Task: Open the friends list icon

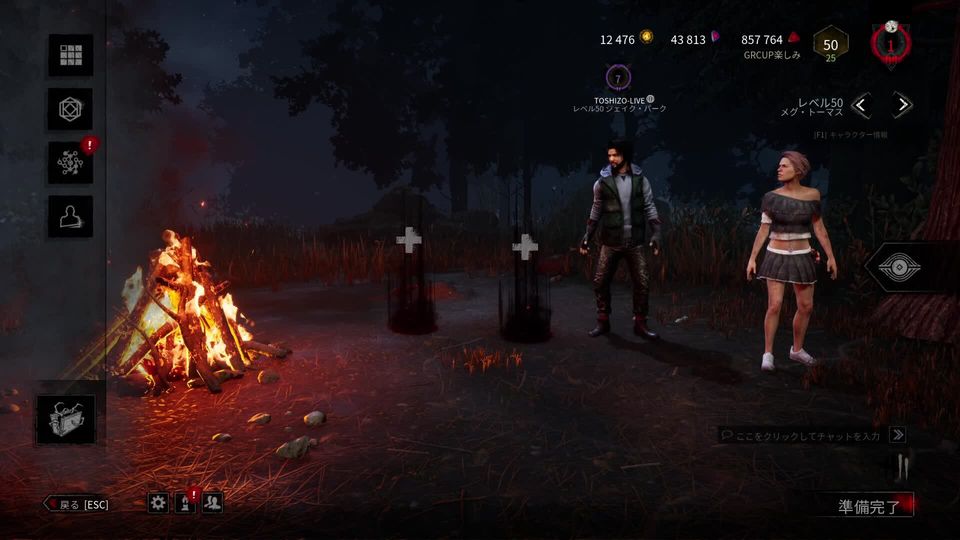Action: point(212,503)
